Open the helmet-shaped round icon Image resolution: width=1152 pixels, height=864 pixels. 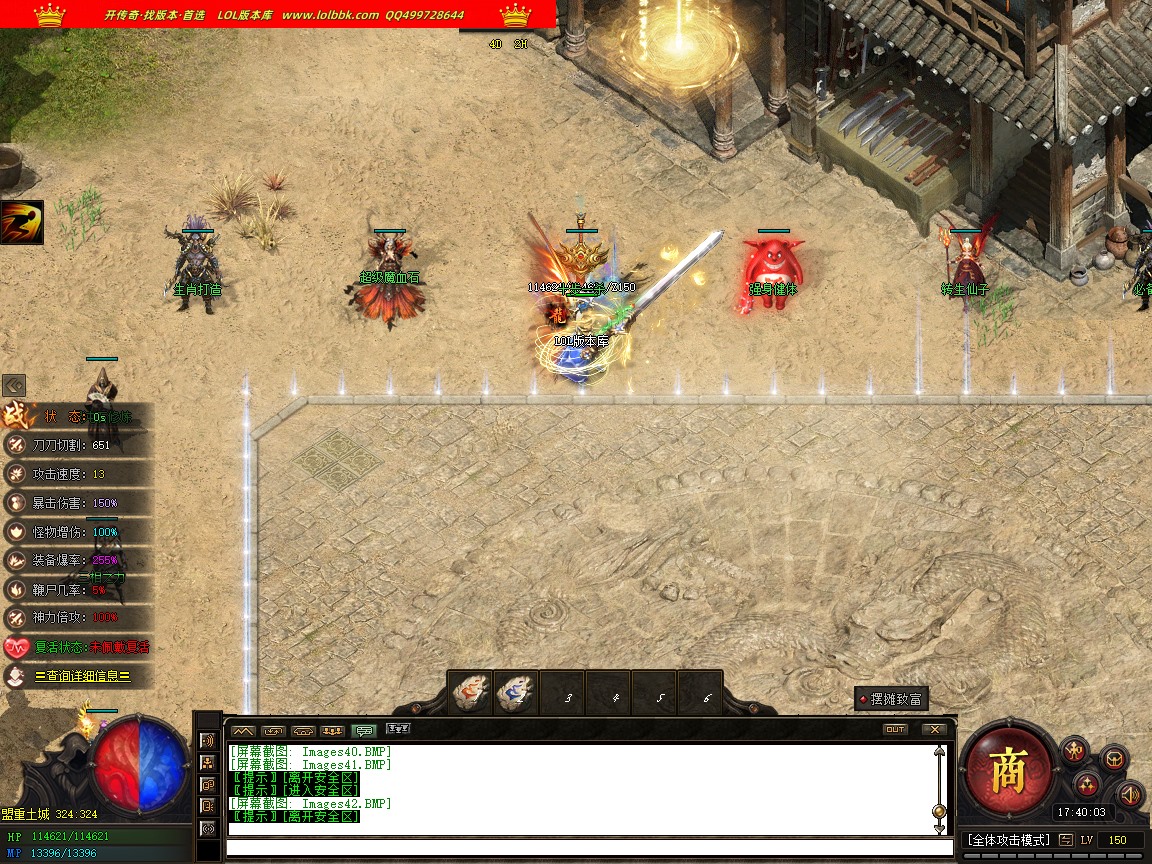click(x=1113, y=759)
